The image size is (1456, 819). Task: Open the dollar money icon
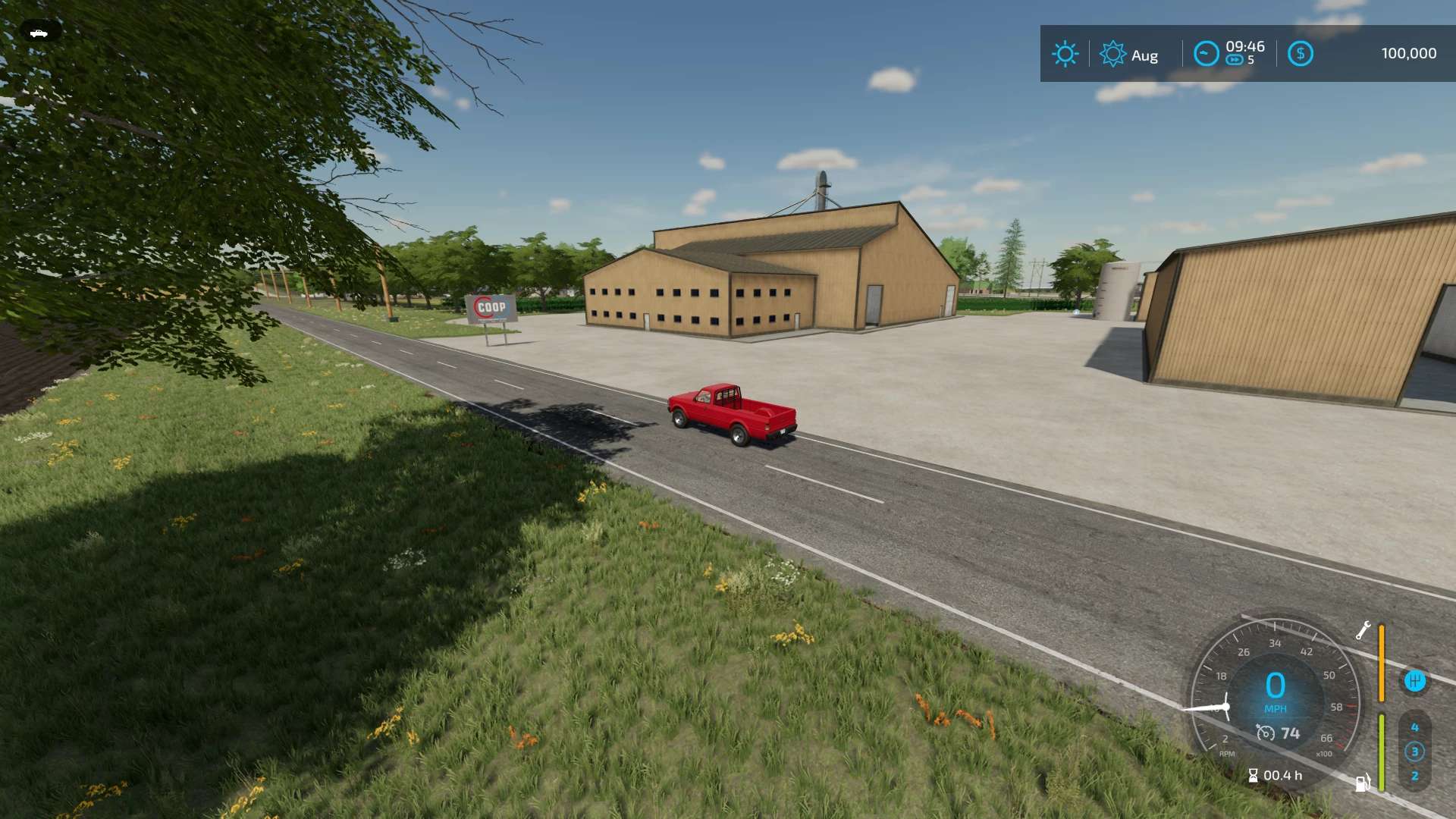(x=1300, y=54)
